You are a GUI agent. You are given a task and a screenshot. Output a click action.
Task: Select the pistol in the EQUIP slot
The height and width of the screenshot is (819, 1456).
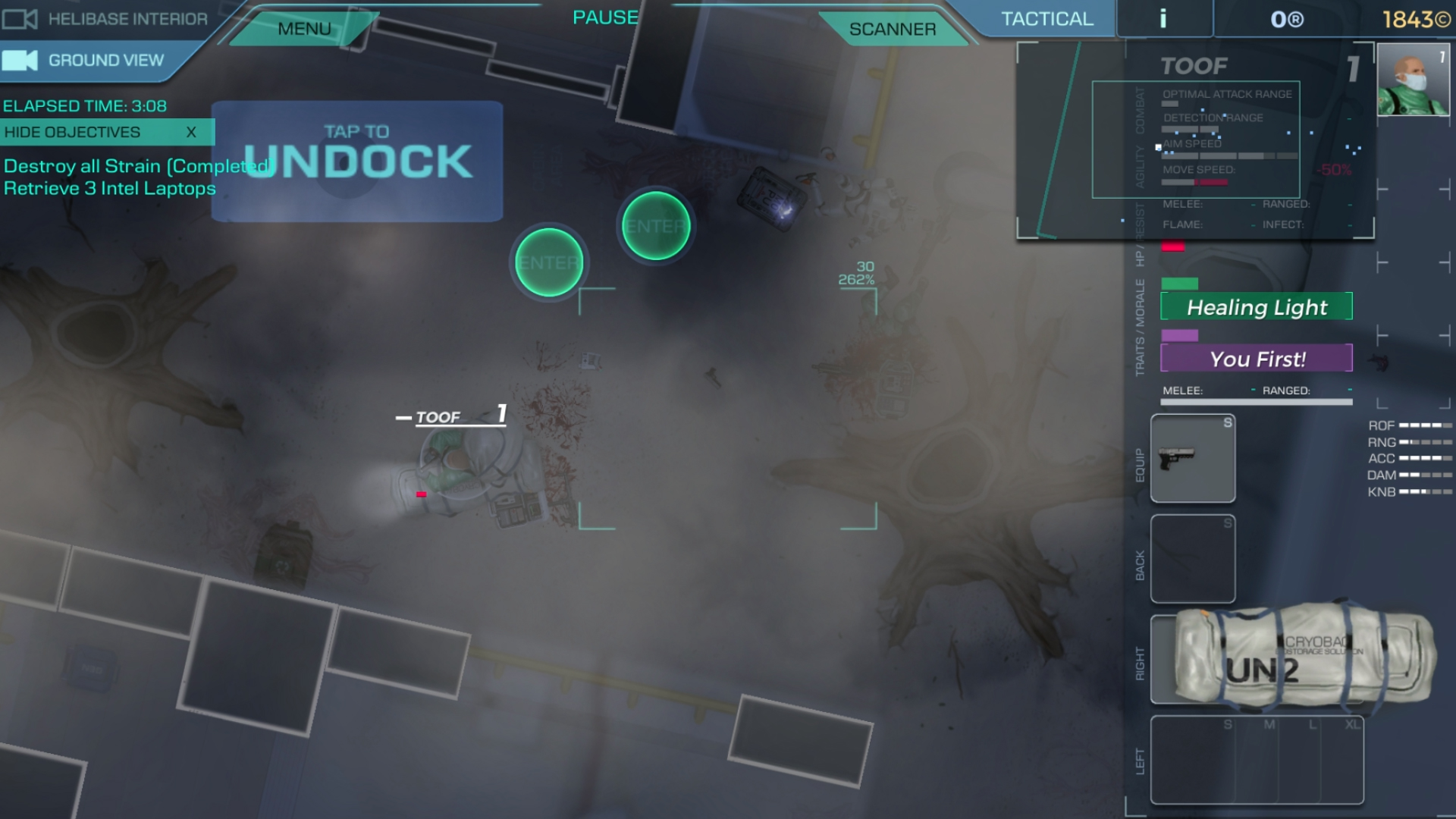[x=1193, y=459]
